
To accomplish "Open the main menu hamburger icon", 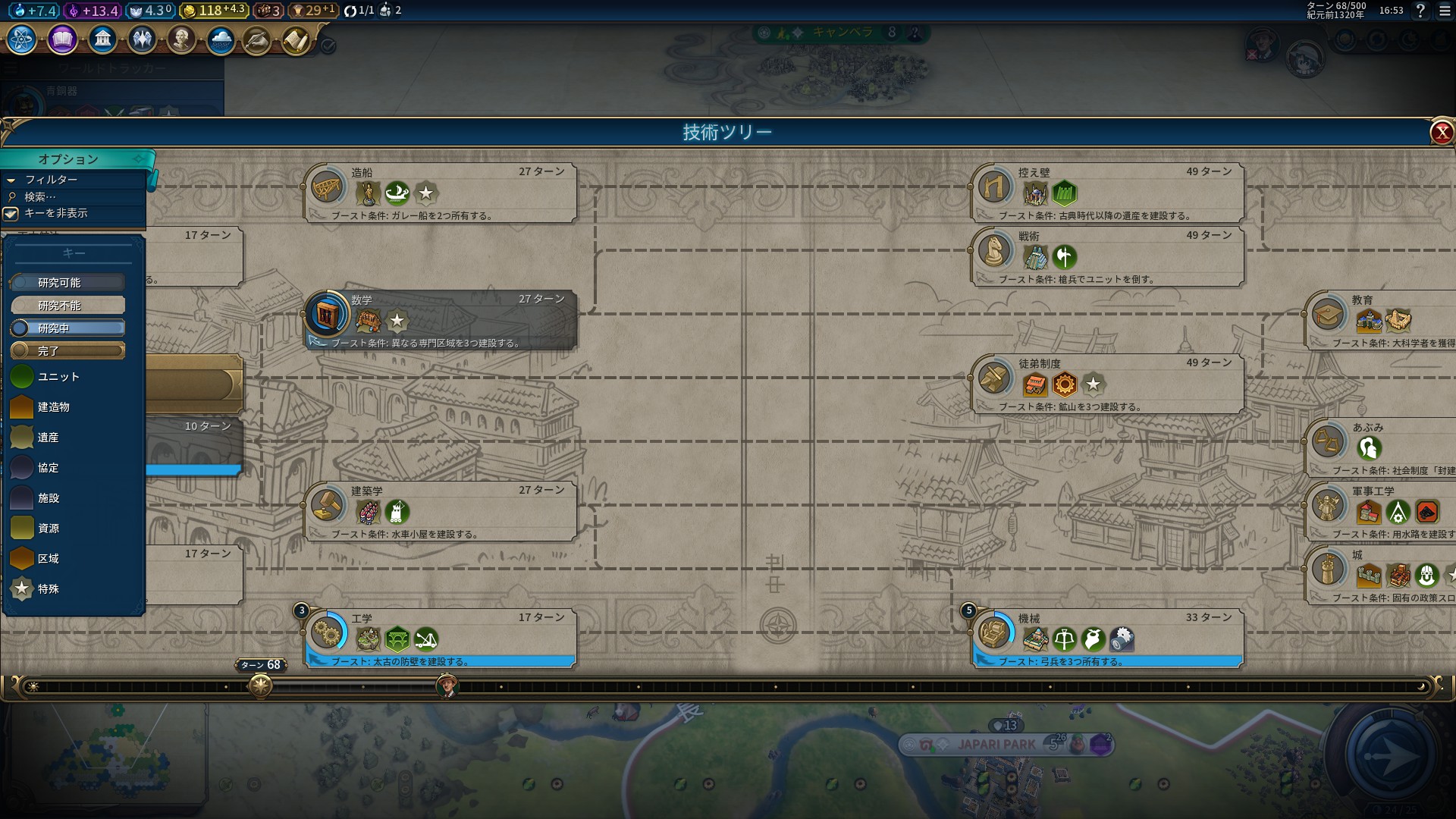I will click(1444, 11).
